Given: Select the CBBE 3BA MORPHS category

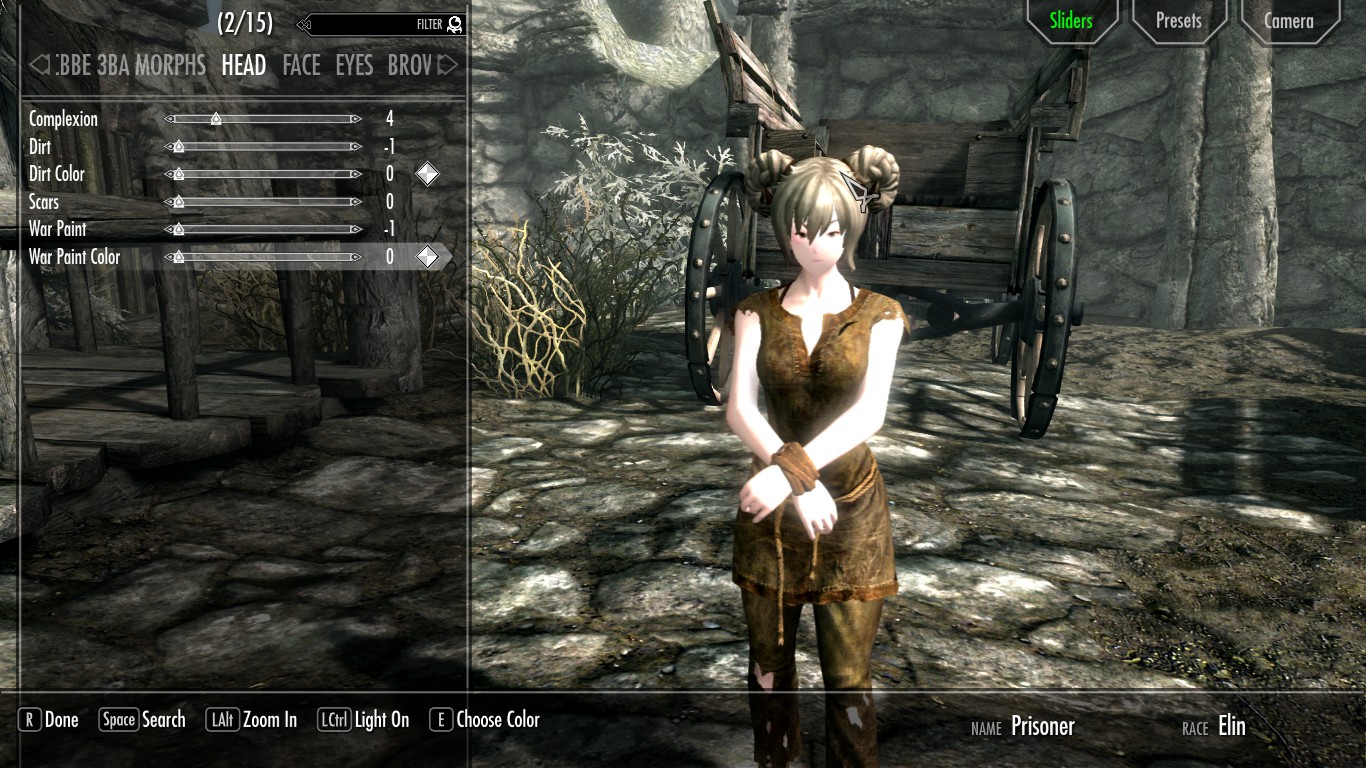Looking at the screenshot, I should tap(130, 65).
